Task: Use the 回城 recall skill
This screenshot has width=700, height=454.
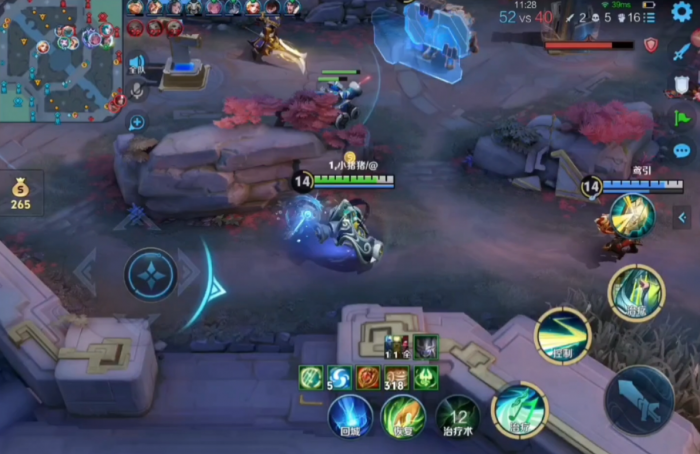Action: [350, 415]
